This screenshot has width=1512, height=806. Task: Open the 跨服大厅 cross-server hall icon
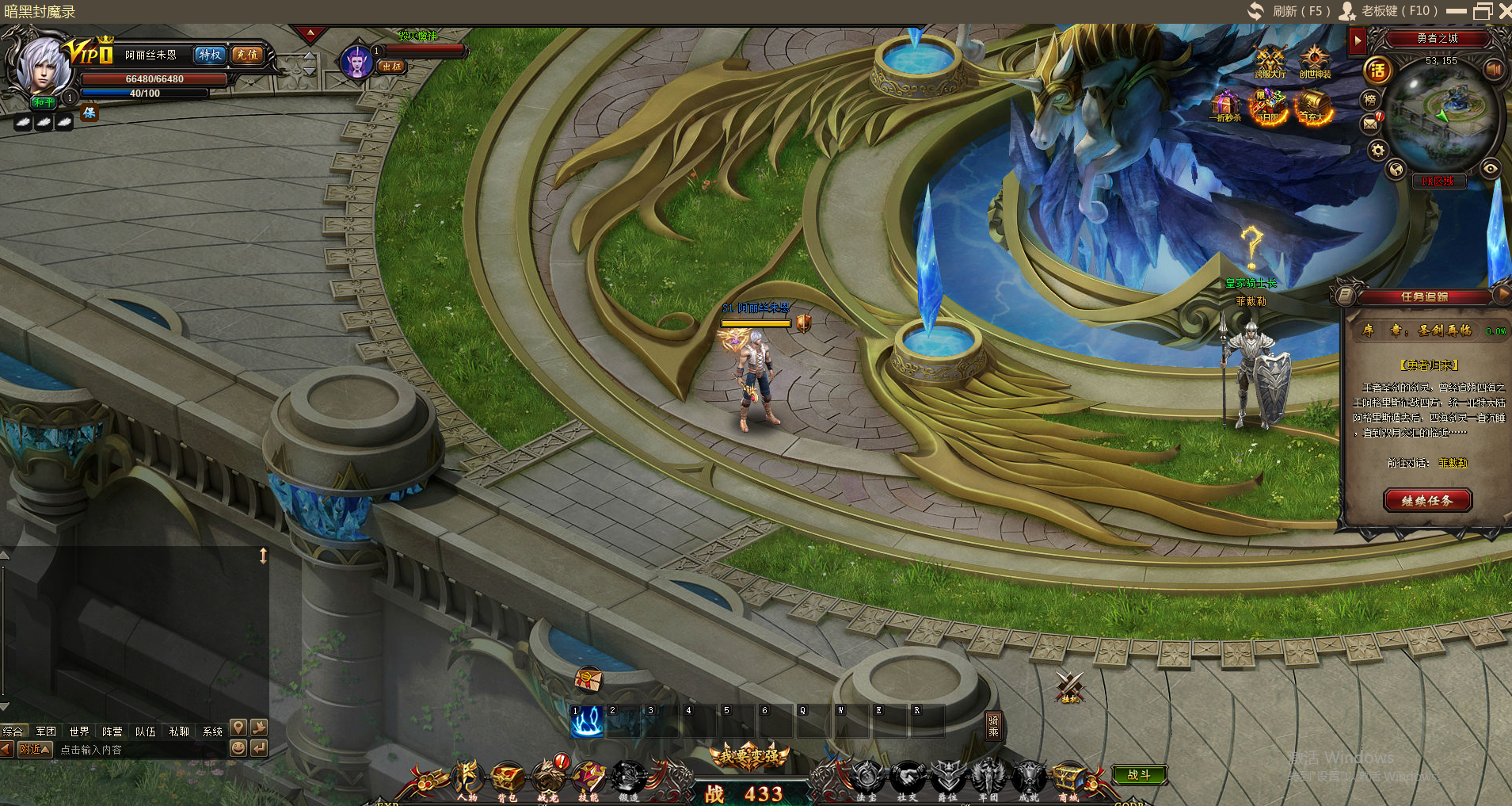(x=1270, y=62)
